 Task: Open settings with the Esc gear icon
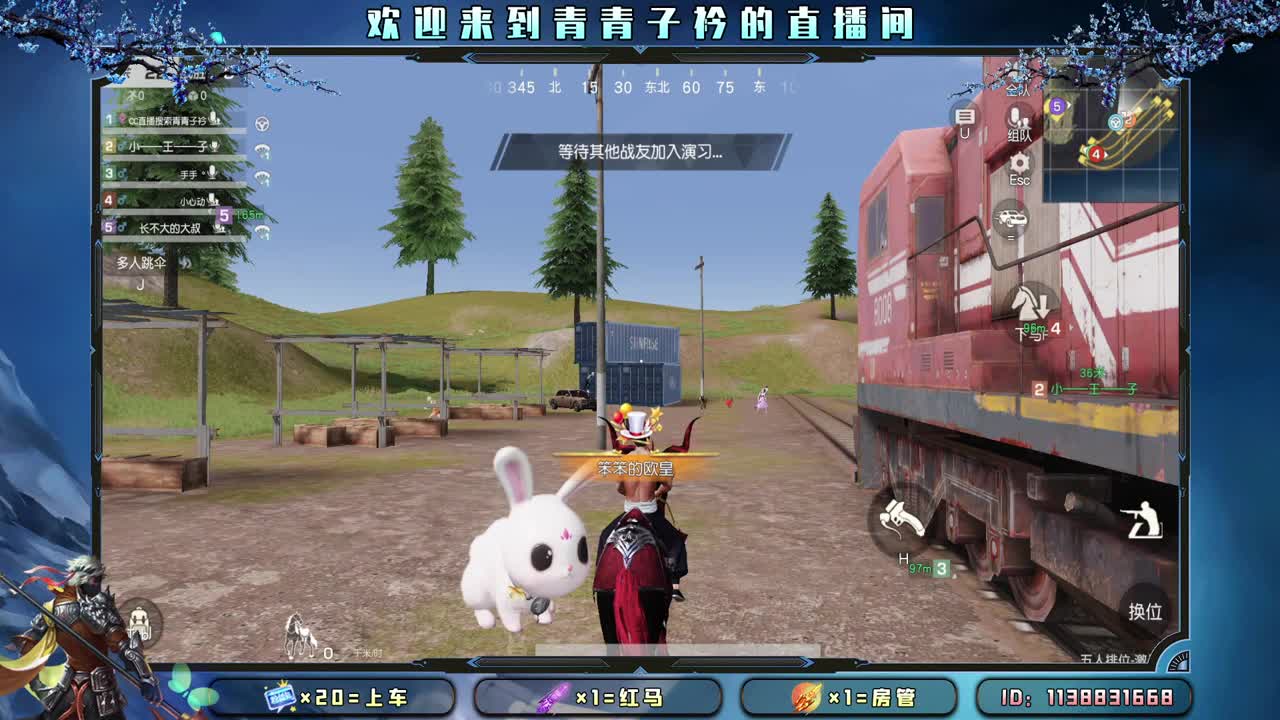[1018, 164]
